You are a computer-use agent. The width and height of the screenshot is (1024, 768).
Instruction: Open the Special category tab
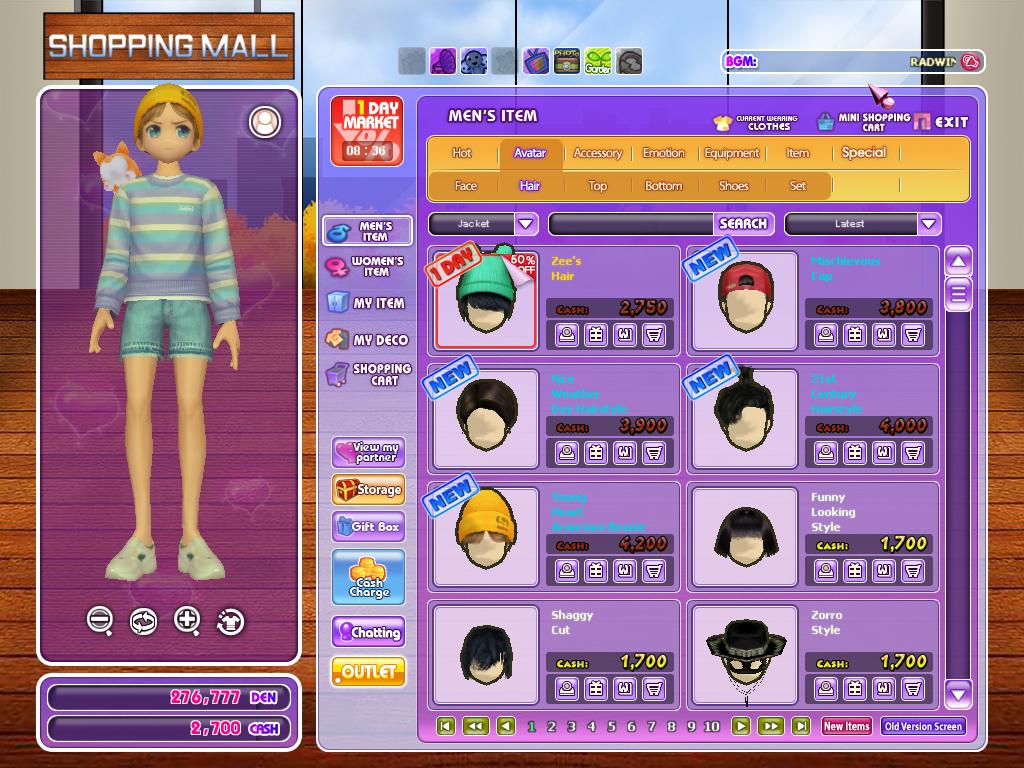coord(864,153)
